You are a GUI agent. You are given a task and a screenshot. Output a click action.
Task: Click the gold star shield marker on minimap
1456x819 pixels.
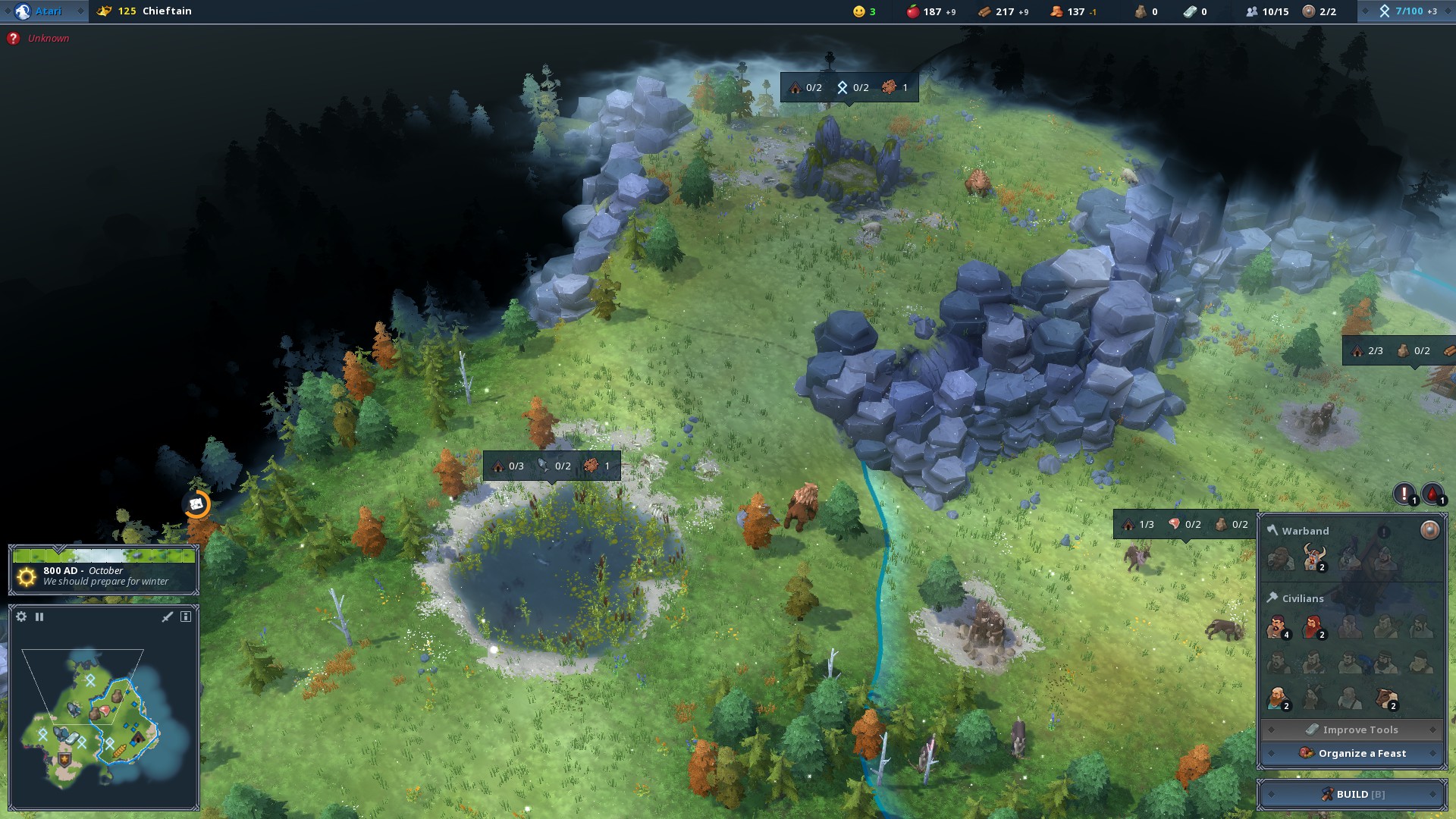pos(64,759)
